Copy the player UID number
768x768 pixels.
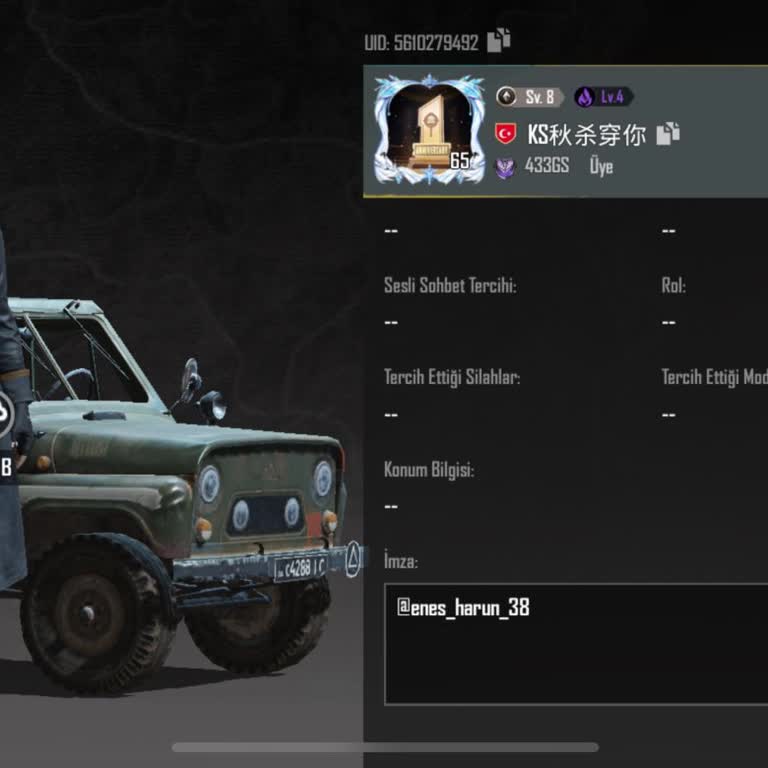click(x=499, y=41)
